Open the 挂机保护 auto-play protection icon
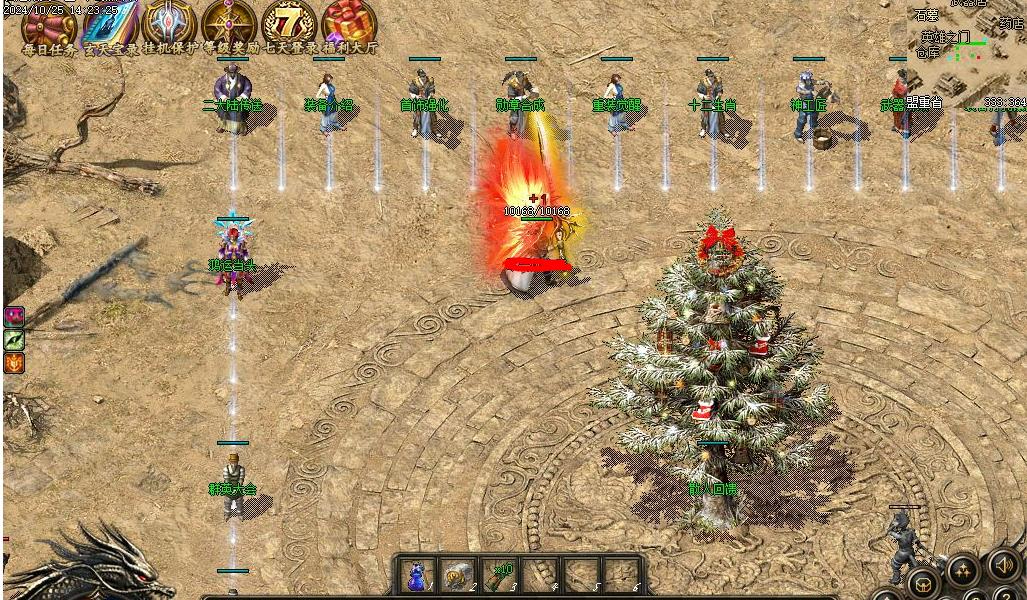 (170, 24)
